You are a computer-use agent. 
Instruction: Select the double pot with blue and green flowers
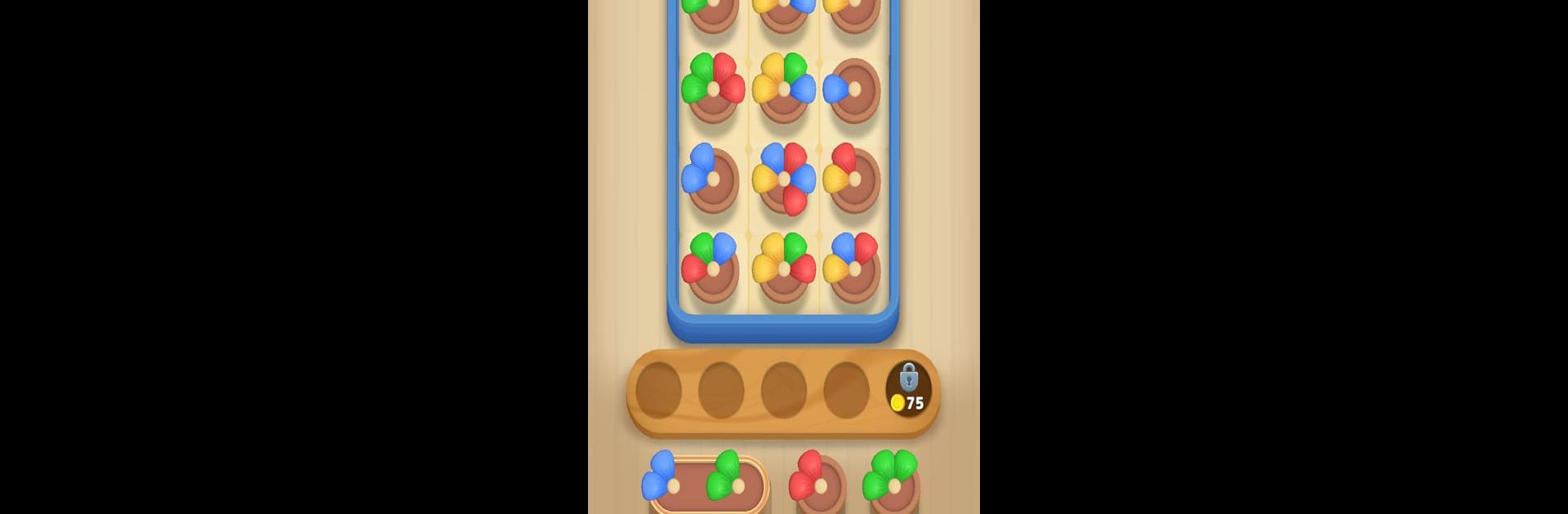click(709, 483)
